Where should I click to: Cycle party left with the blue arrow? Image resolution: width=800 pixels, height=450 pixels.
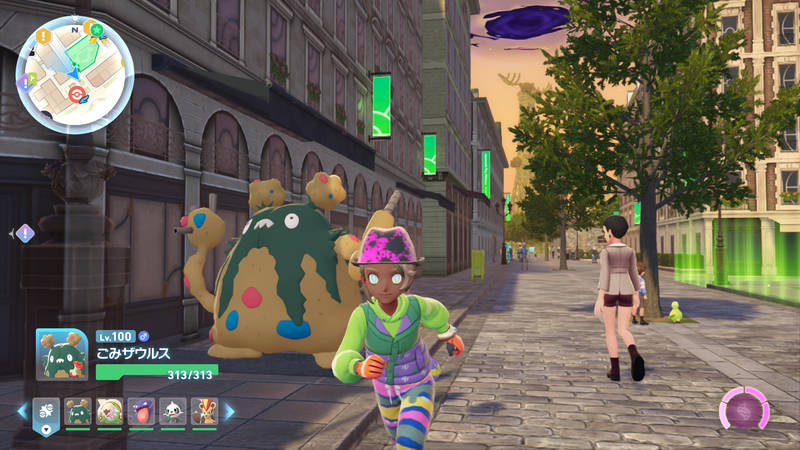[x=22, y=411]
